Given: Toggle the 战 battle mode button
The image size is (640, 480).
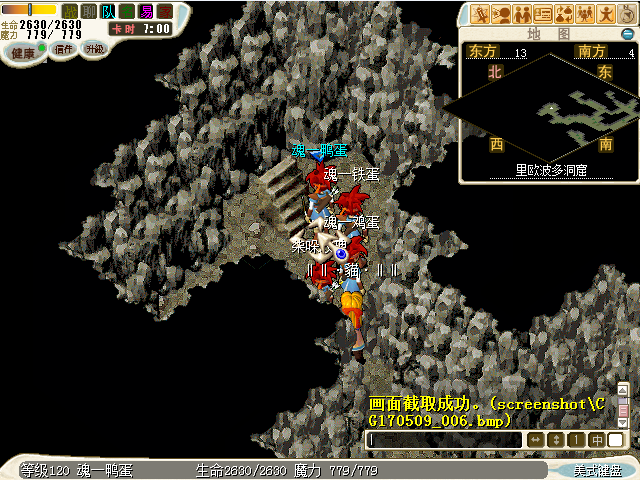Looking at the screenshot, I should click(x=69, y=11).
